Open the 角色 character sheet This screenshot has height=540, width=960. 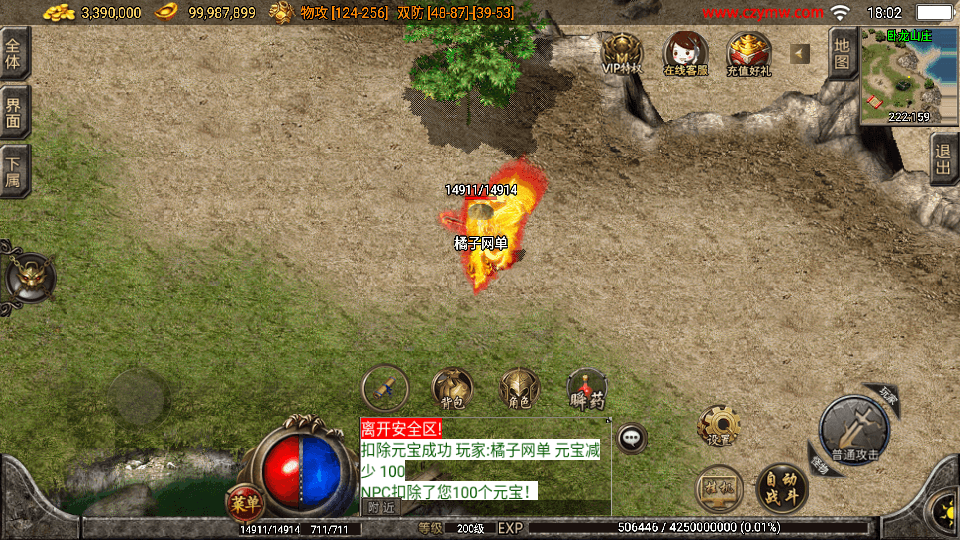(x=519, y=388)
